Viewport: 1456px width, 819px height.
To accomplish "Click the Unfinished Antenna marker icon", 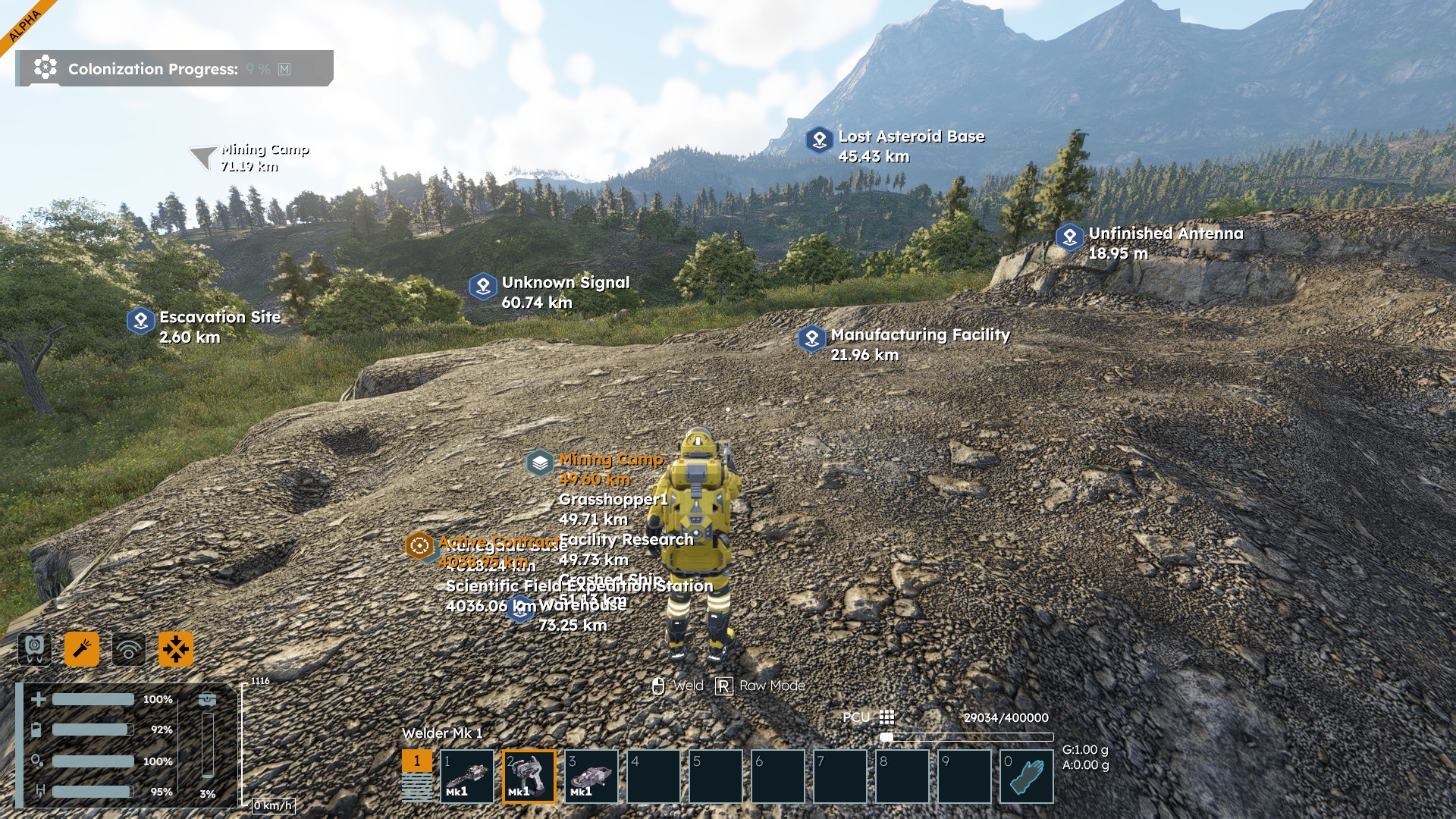I will tap(1070, 237).
